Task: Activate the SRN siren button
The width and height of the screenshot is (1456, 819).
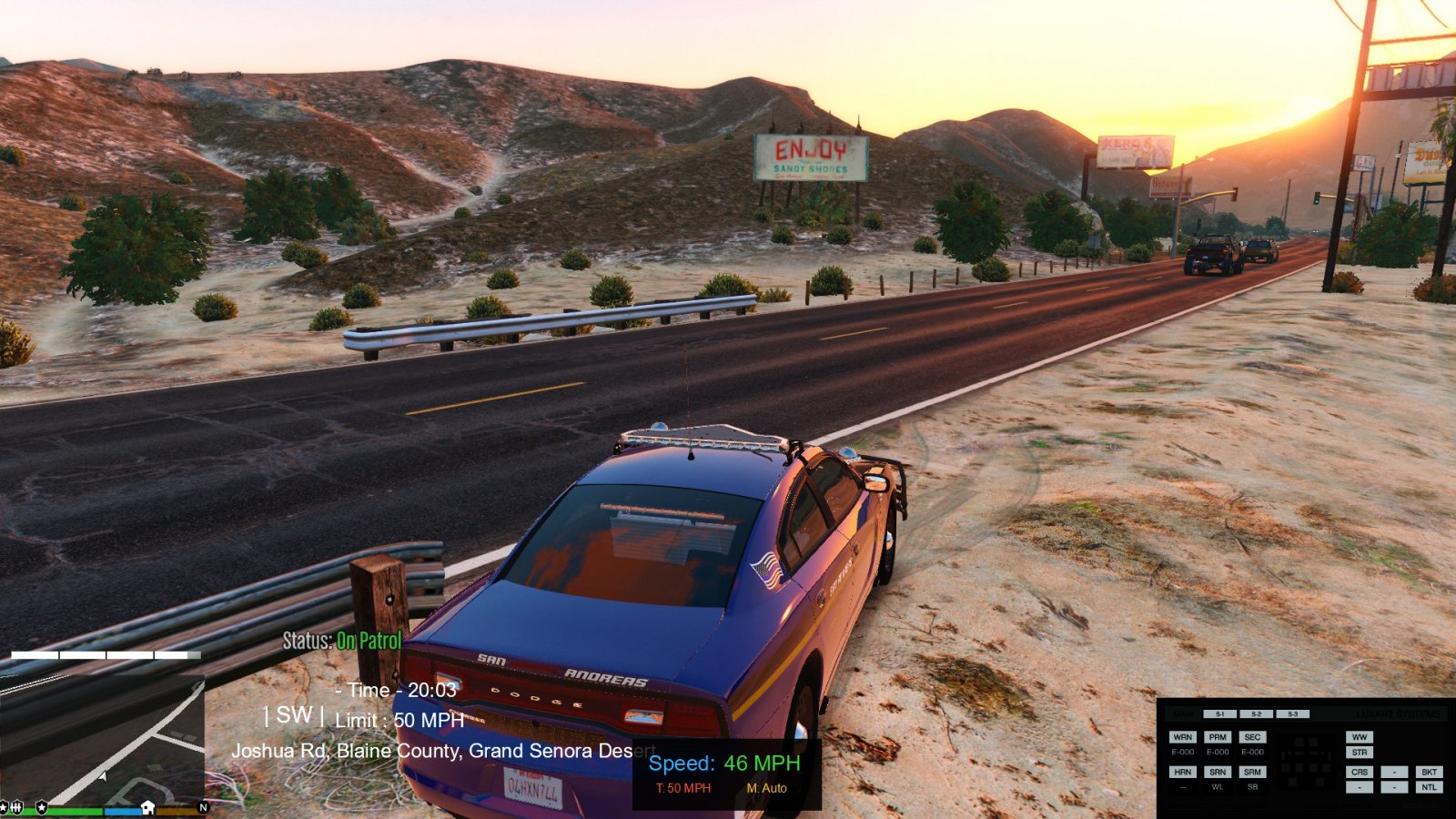Action: click(x=1218, y=772)
